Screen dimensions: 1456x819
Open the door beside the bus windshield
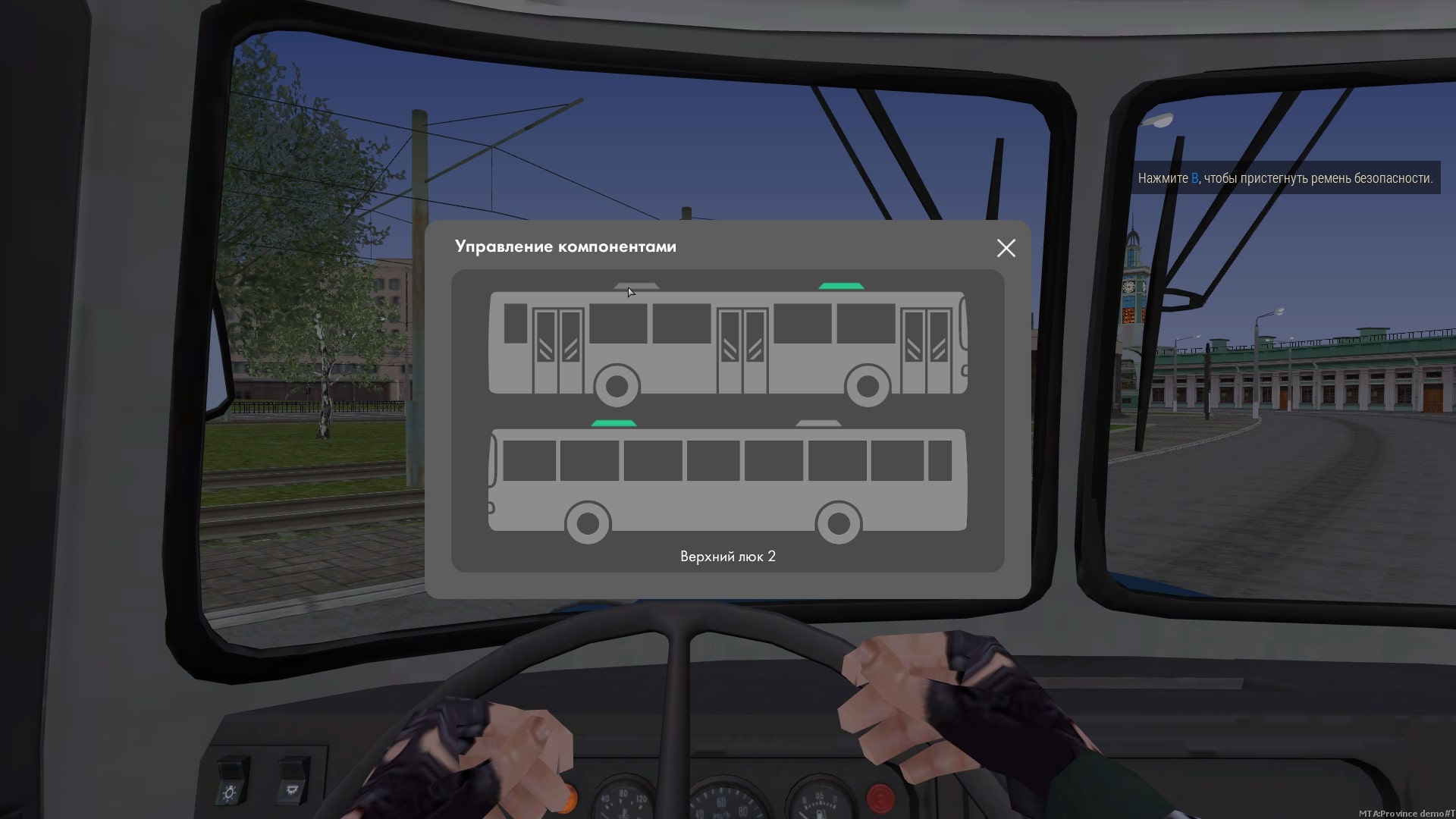pyautogui.click(x=926, y=350)
